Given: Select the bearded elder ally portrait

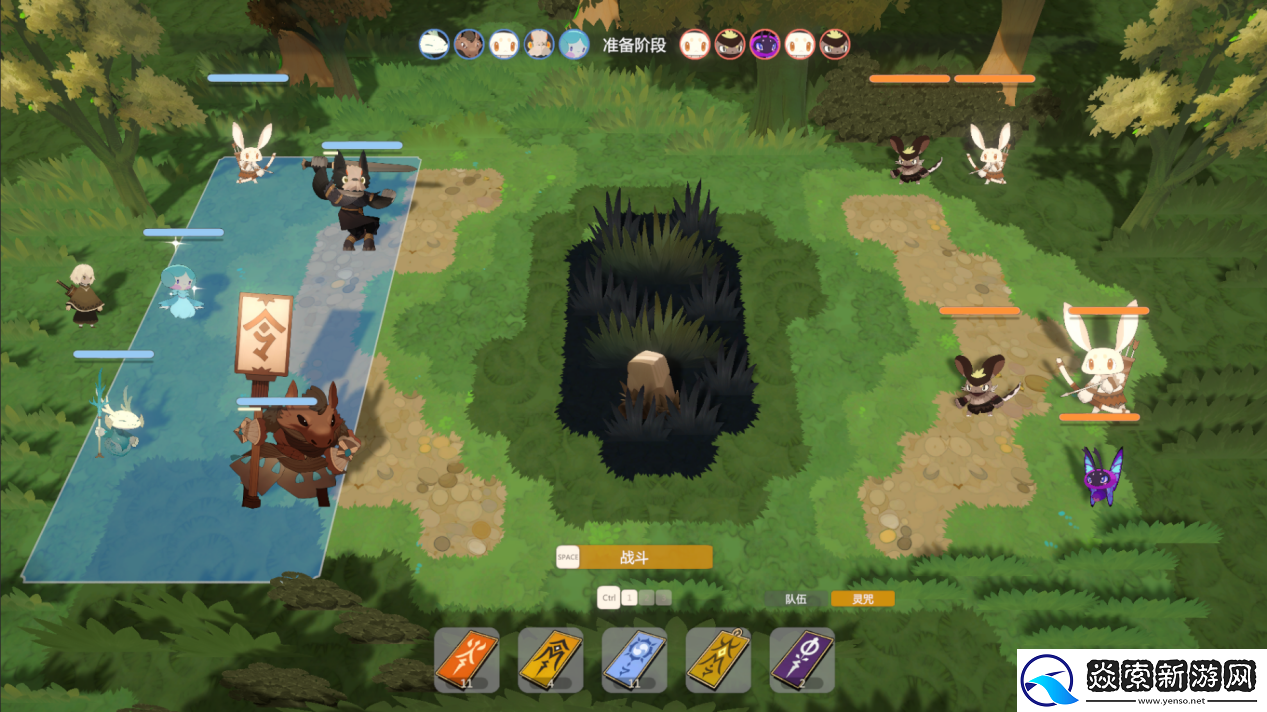Looking at the screenshot, I should point(539,44).
